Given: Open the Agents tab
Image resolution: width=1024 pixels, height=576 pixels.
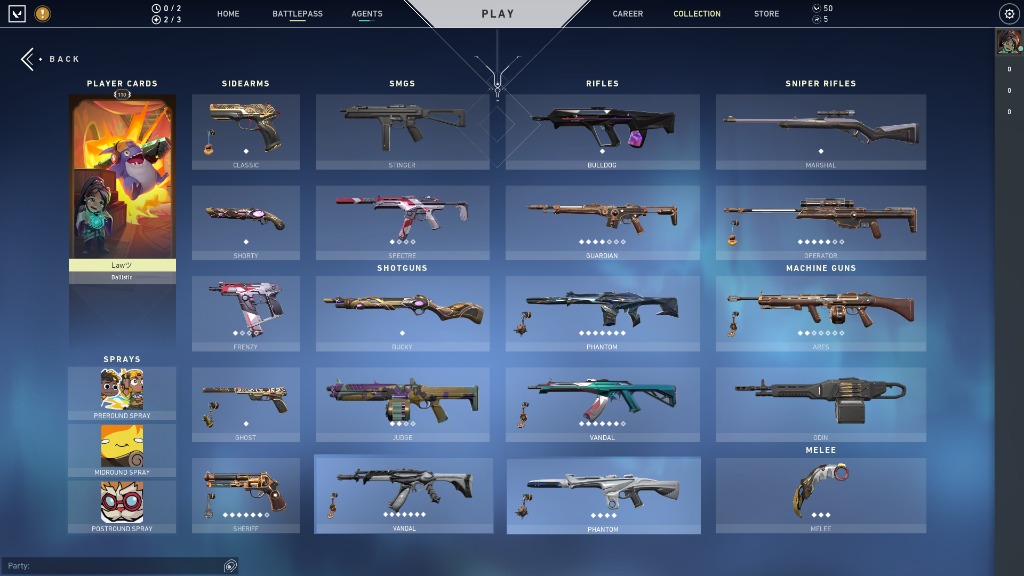Looking at the screenshot, I should pyautogui.click(x=367, y=14).
